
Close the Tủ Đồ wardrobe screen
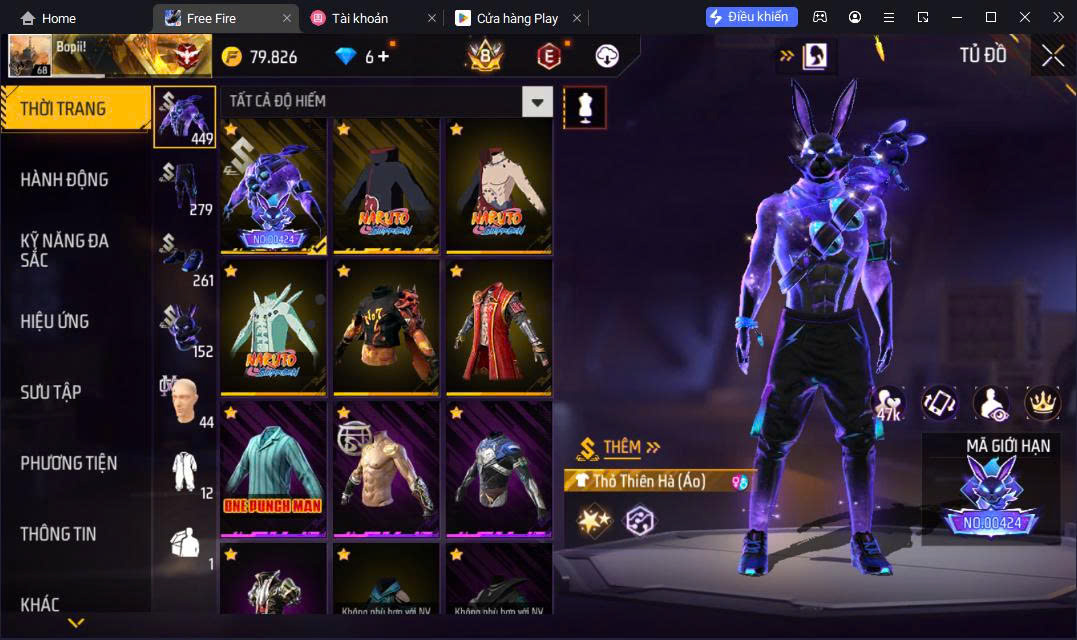pos(1052,56)
